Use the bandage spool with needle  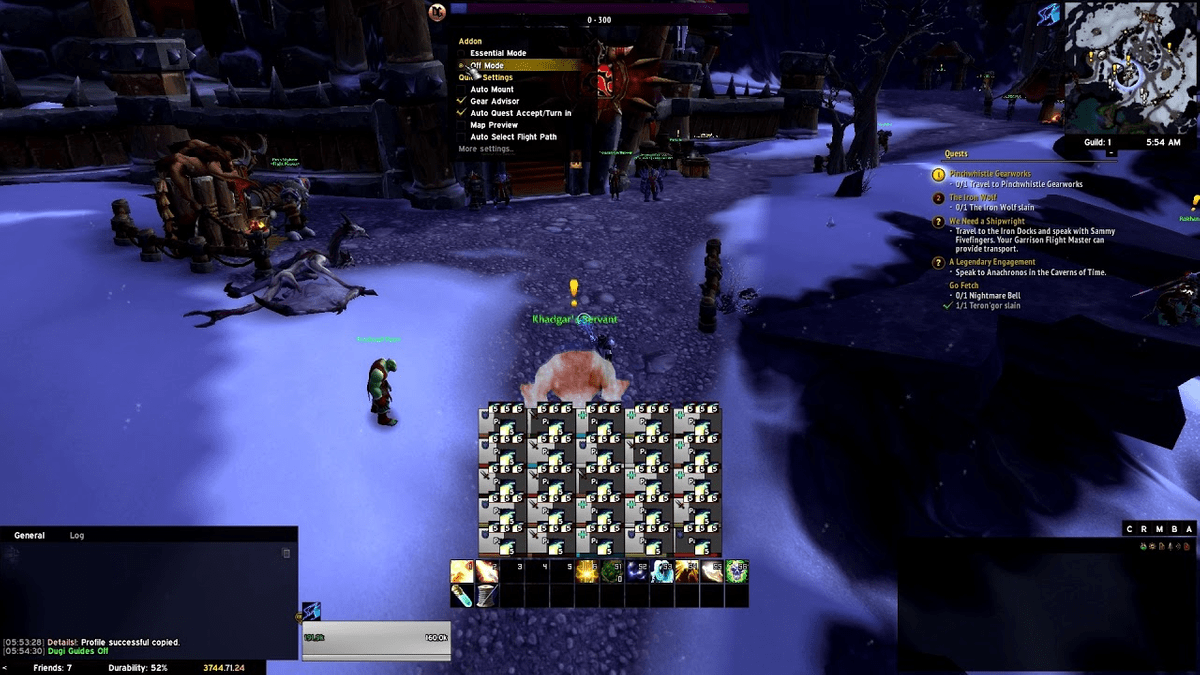click(x=486, y=596)
